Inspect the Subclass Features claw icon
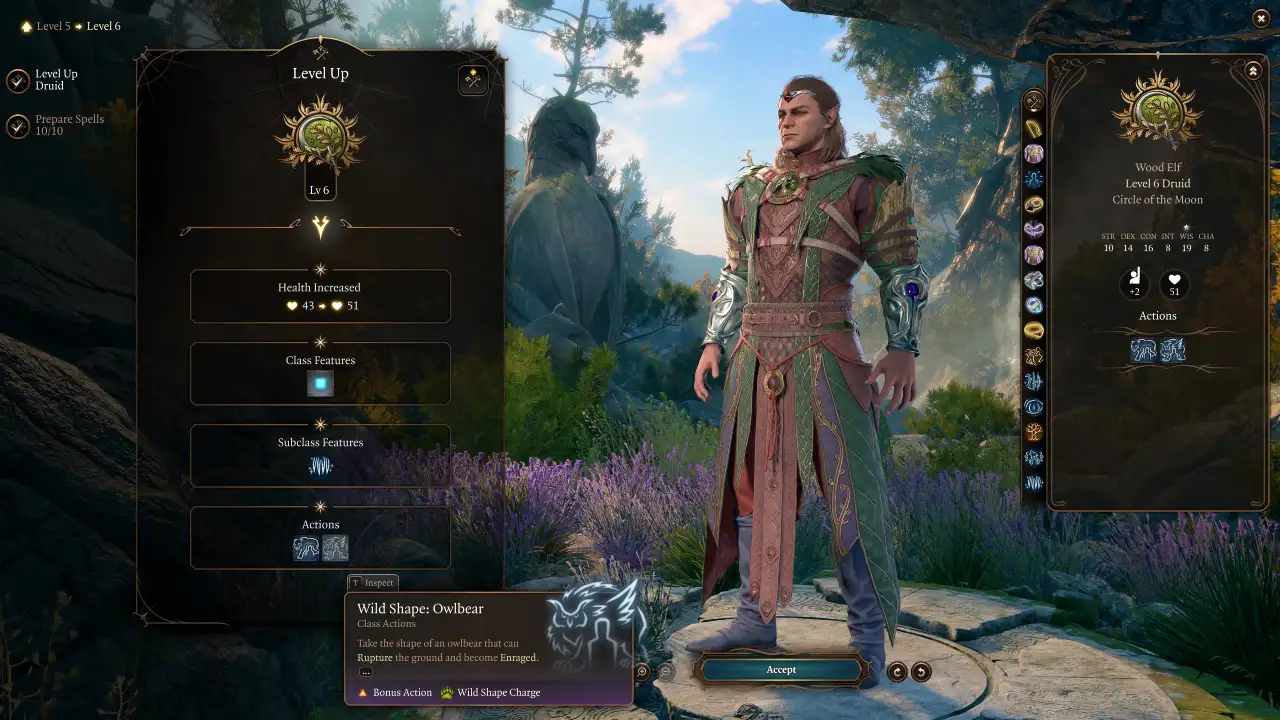1280x720 pixels. (320, 465)
